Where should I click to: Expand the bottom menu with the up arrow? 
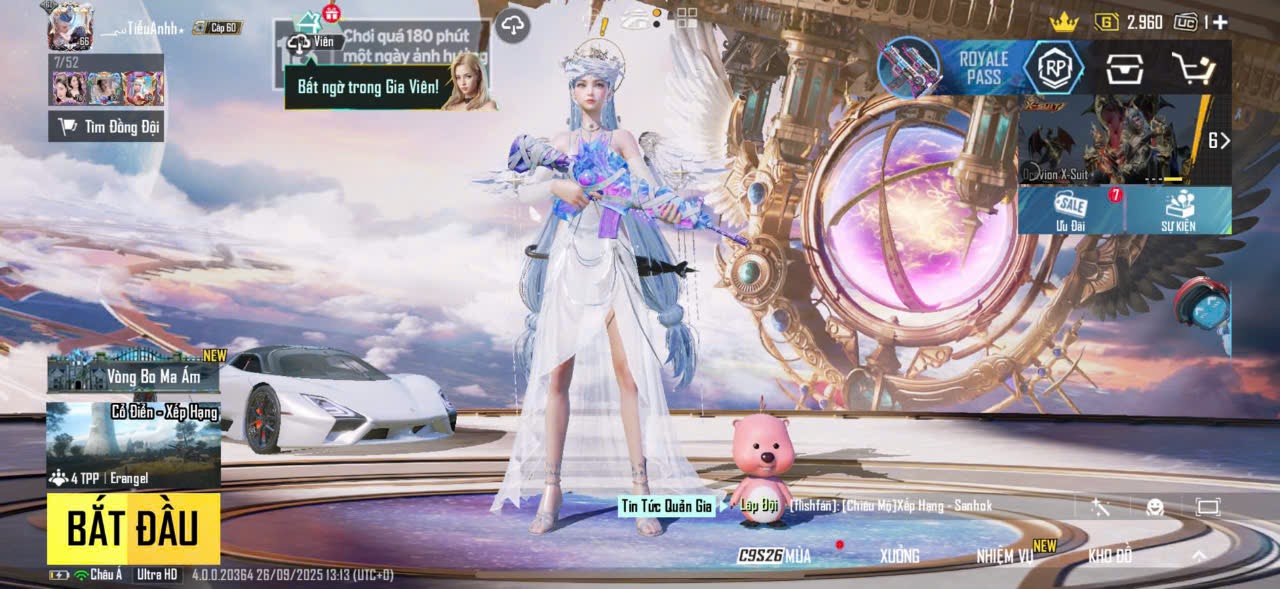tap(1199, 556)
